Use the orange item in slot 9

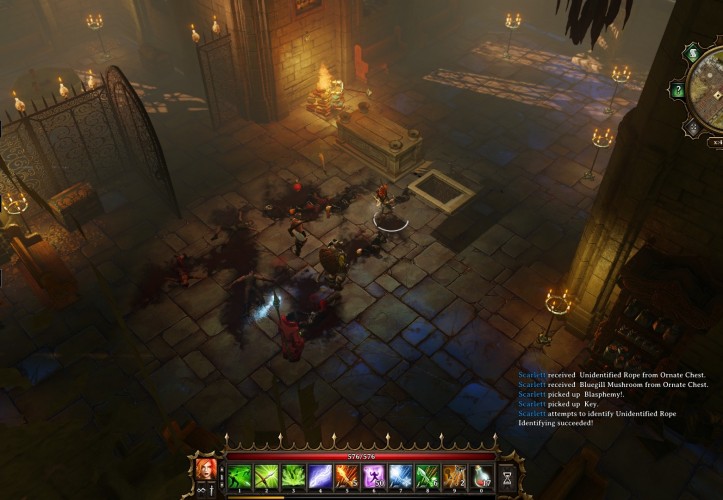(454, 476)
